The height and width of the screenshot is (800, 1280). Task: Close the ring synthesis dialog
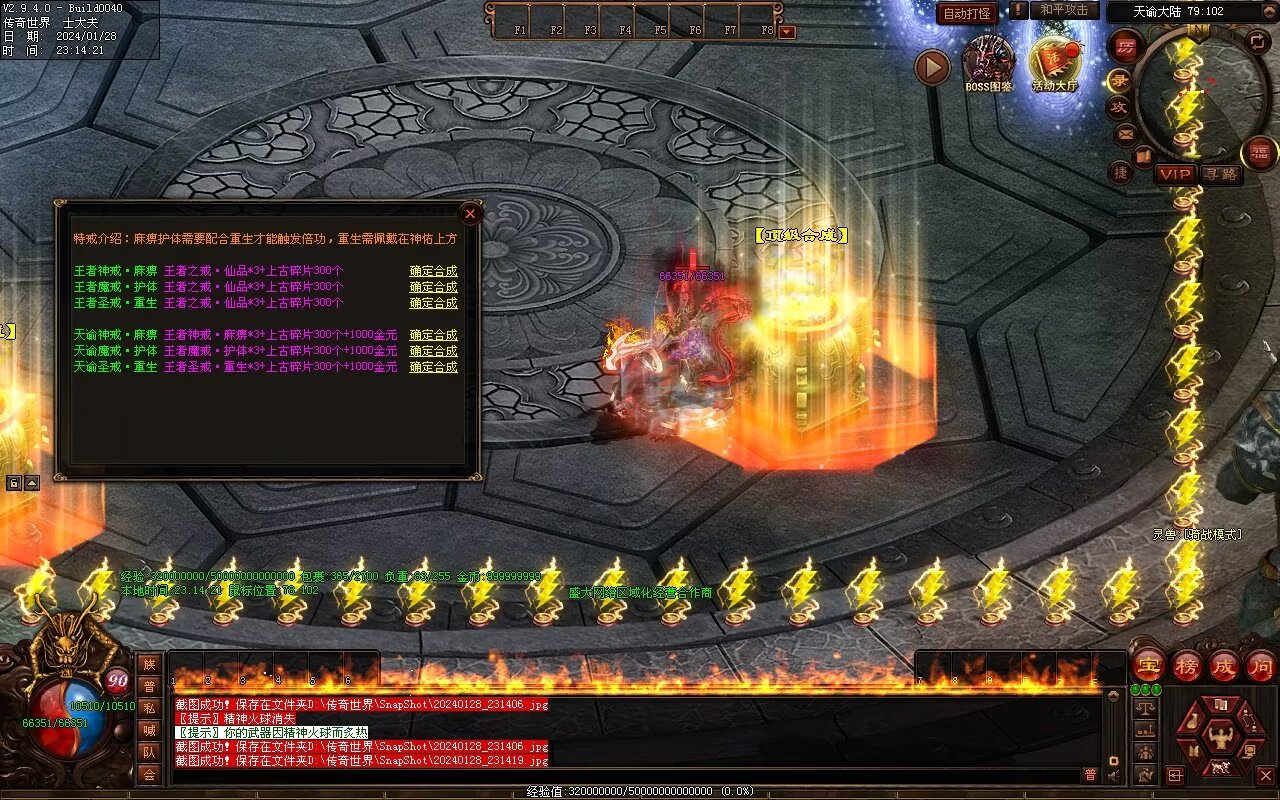click(470, 213)
